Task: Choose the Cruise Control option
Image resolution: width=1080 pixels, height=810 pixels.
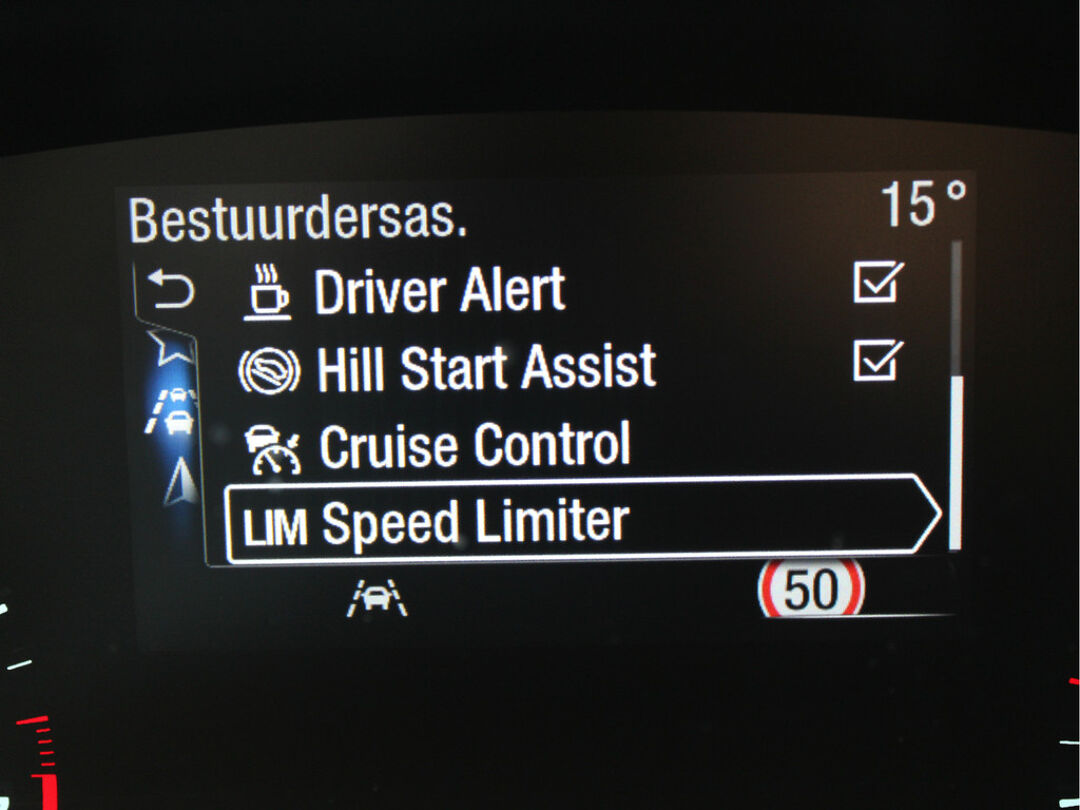Action: pyautogui.click(x=474, y=446)
